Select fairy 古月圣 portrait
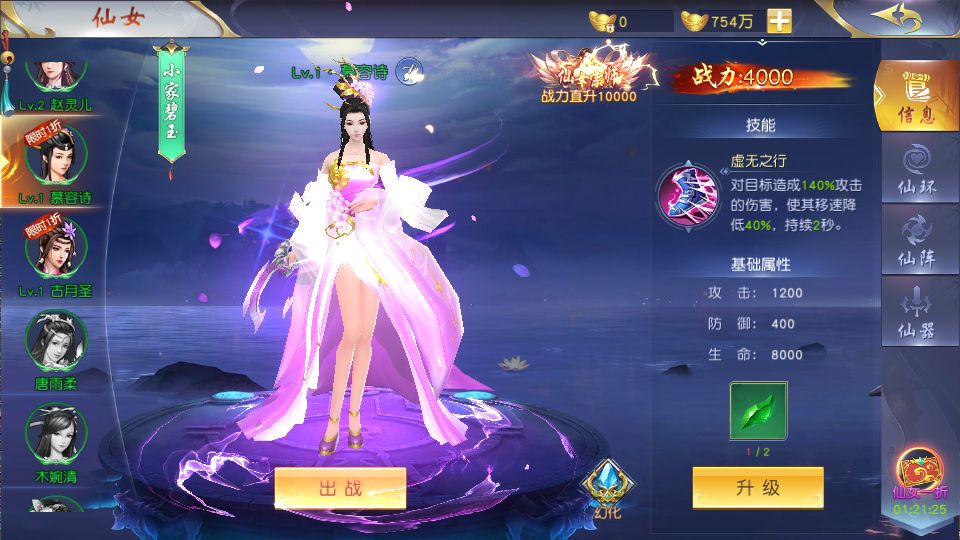 (55, 250)
